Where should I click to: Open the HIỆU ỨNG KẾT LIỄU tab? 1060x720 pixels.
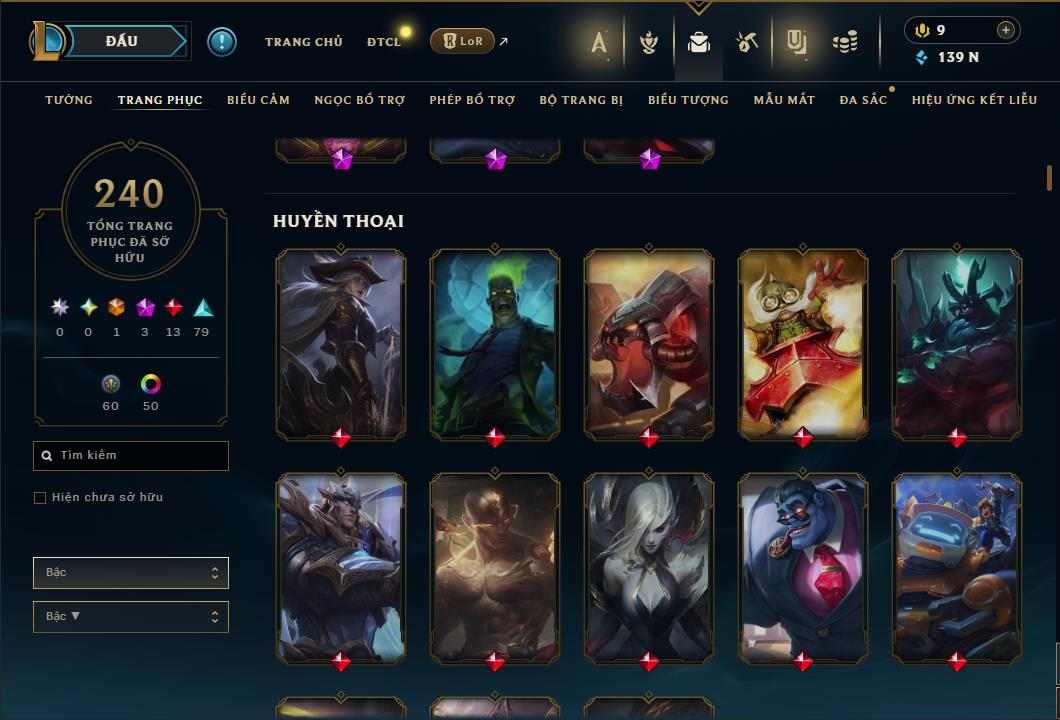(974, 100)
